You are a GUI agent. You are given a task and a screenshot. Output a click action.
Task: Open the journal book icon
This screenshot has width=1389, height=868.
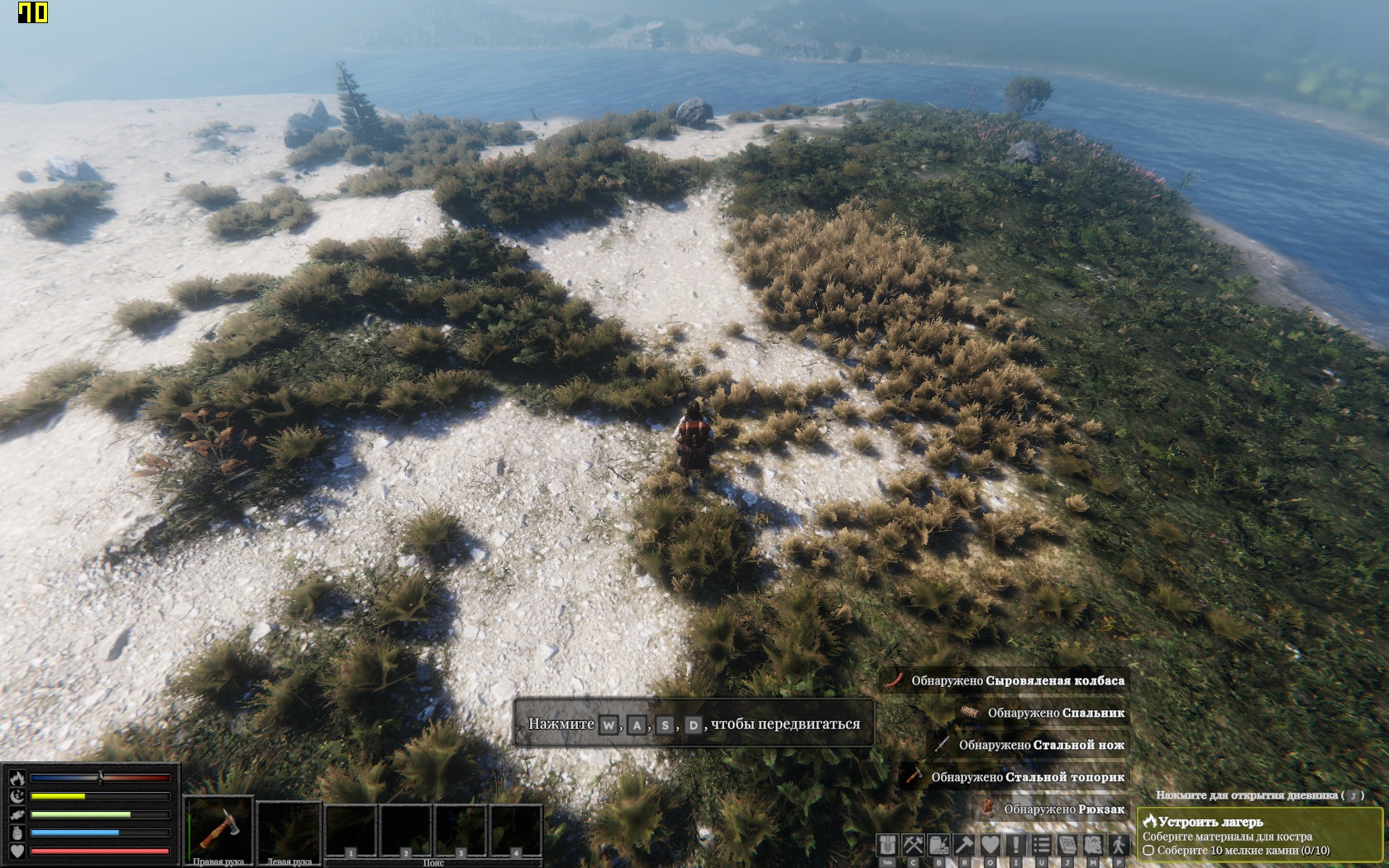click(x=1067, y=845)
